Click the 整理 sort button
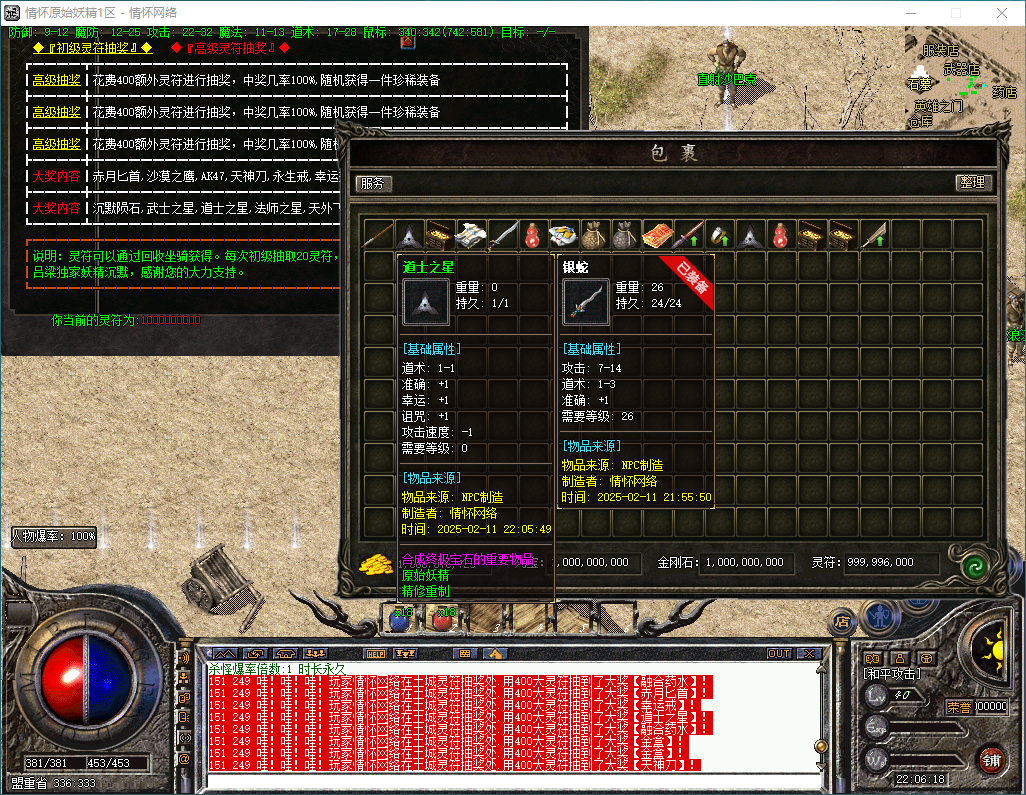Image resolution: width=1026 pixels, height=795 pixels. (x=972, y=183)
